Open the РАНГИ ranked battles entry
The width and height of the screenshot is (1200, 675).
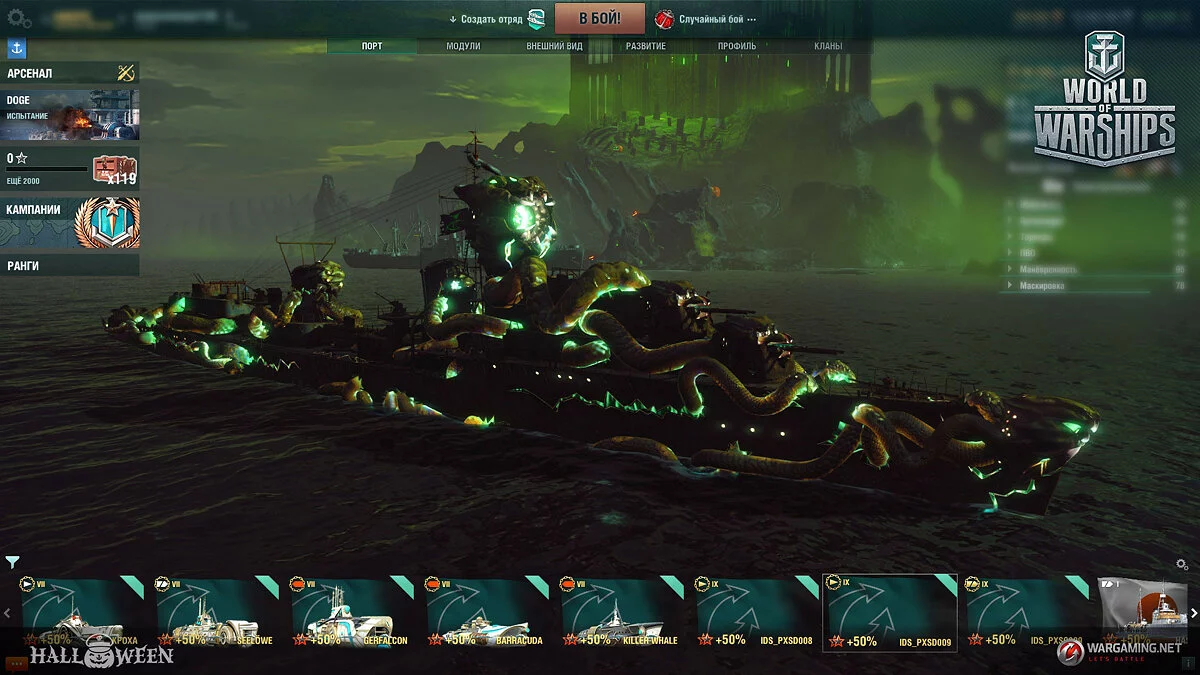pyautogui.click(x=70, y=265)
